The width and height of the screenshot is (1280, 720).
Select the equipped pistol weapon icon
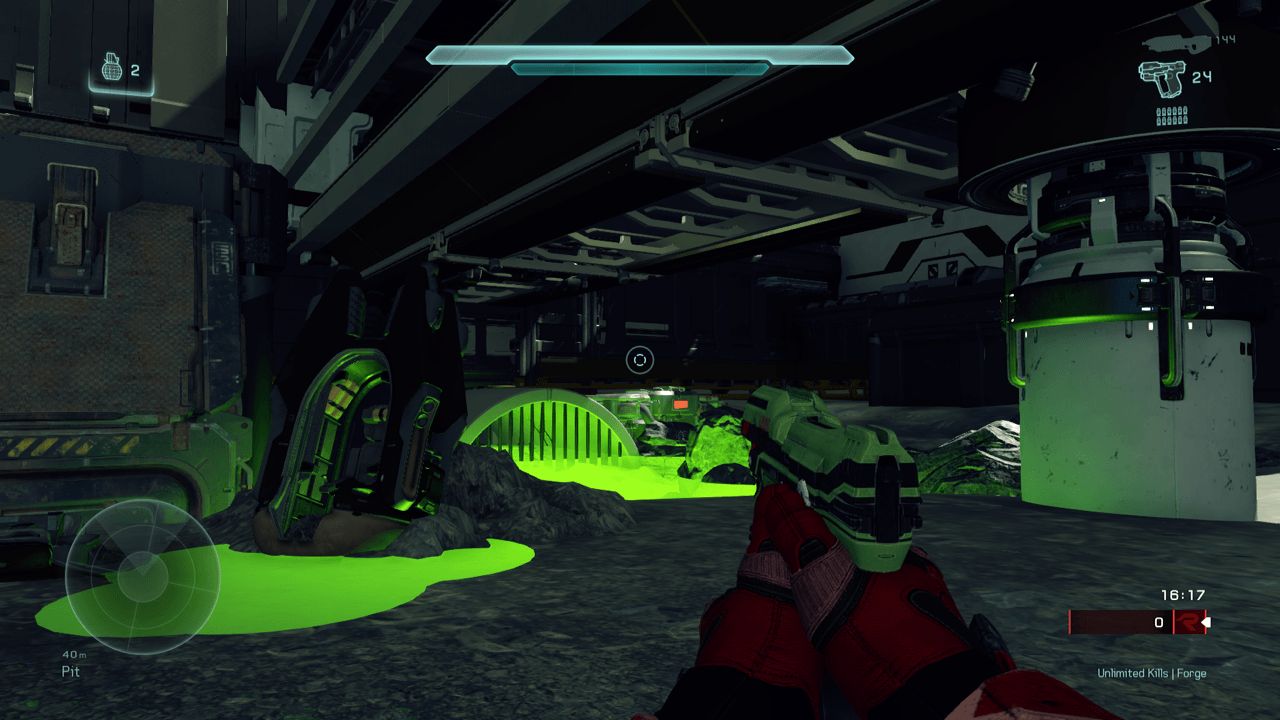click(1161, 78)
